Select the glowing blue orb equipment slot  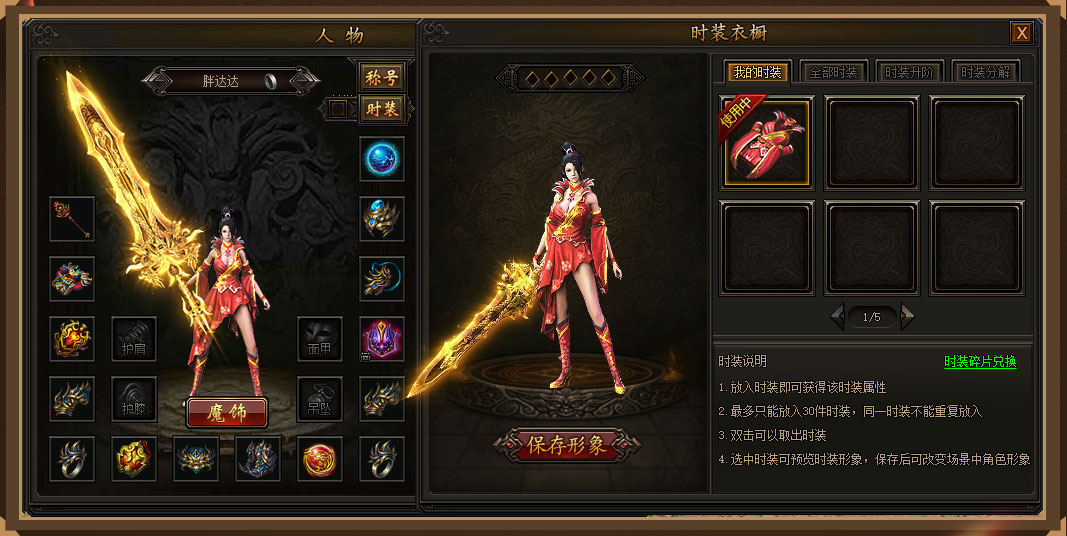382,159
